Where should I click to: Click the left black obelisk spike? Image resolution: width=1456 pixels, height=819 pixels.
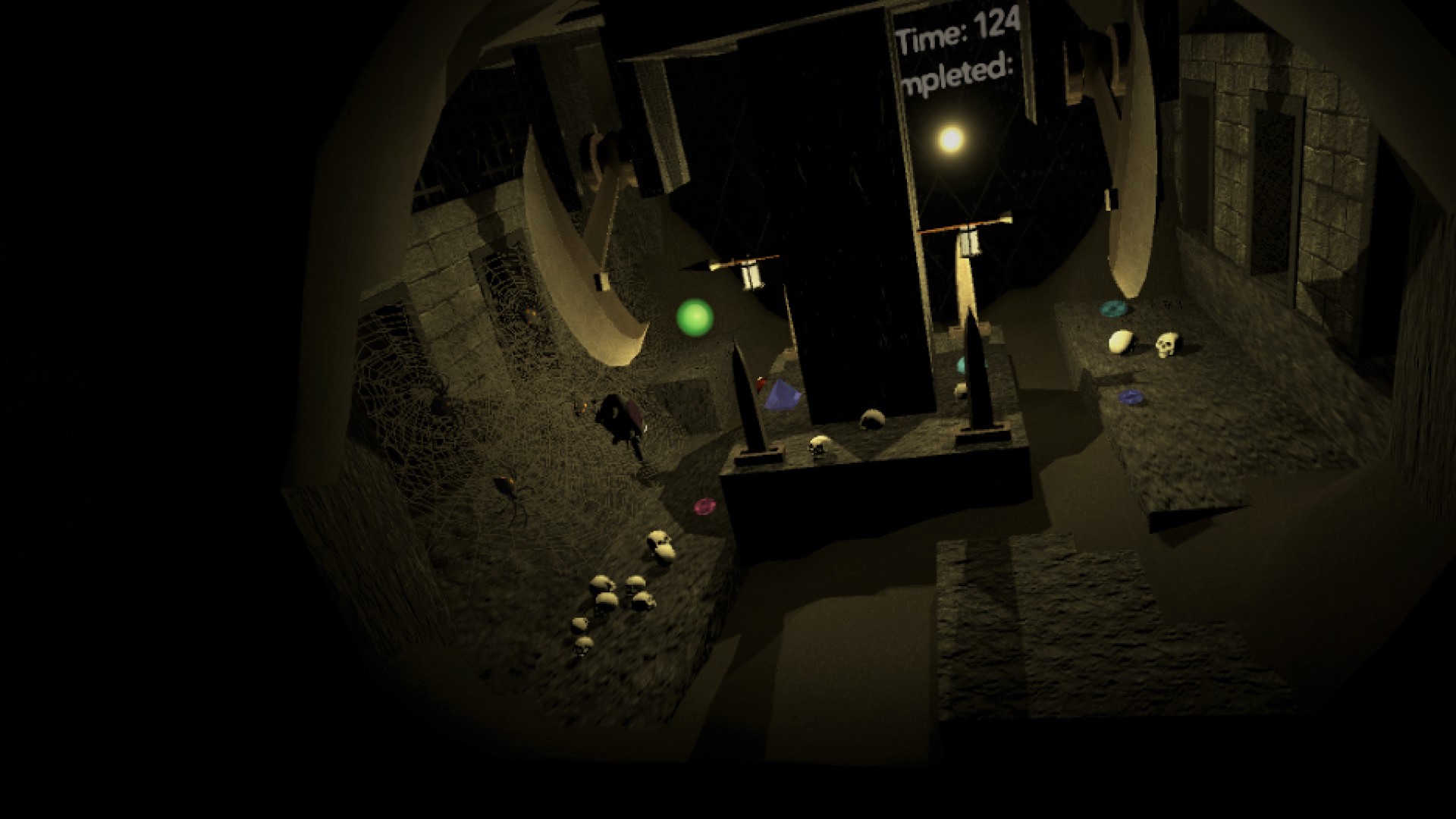(x=745, y=394)
